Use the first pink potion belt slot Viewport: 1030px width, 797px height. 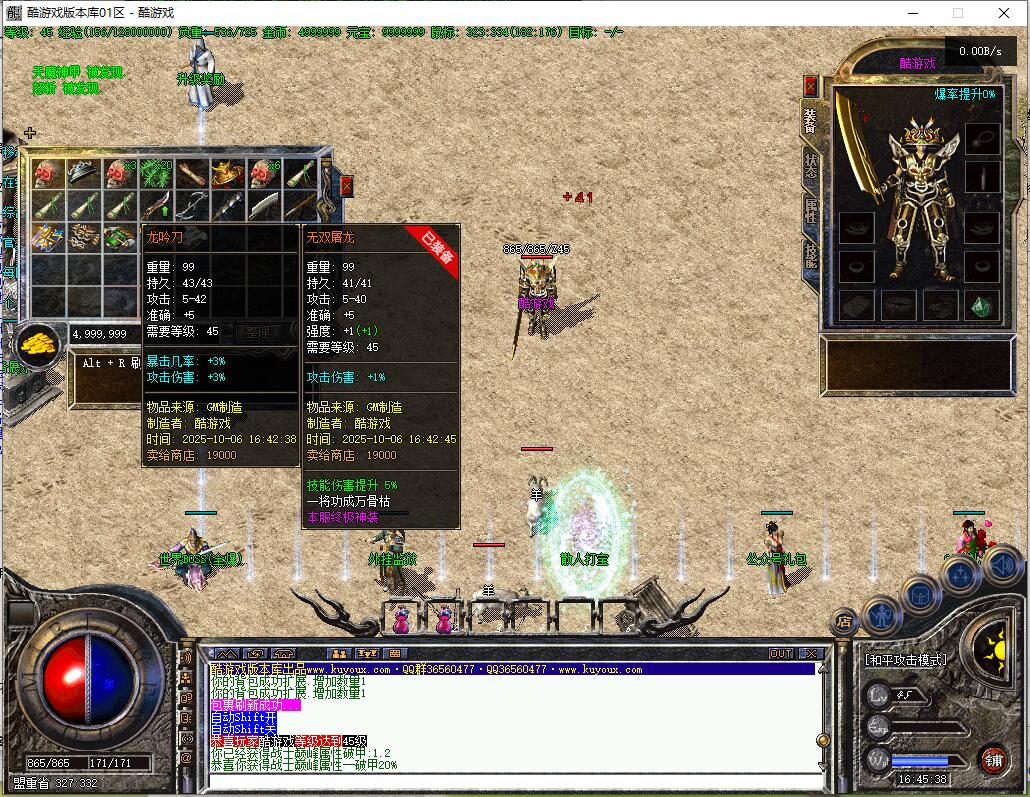(x=402, y=620)
